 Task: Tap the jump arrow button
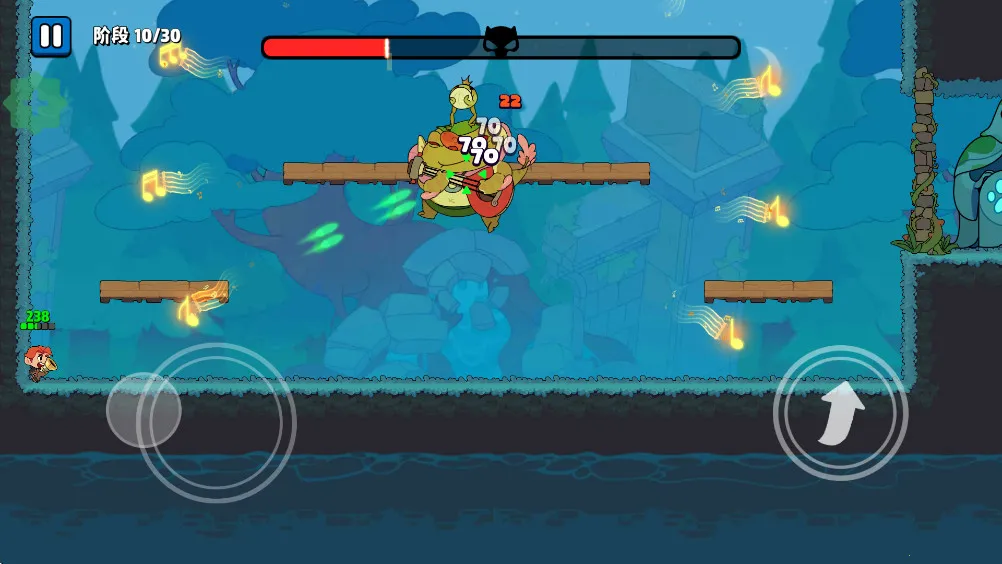point(840,412)
